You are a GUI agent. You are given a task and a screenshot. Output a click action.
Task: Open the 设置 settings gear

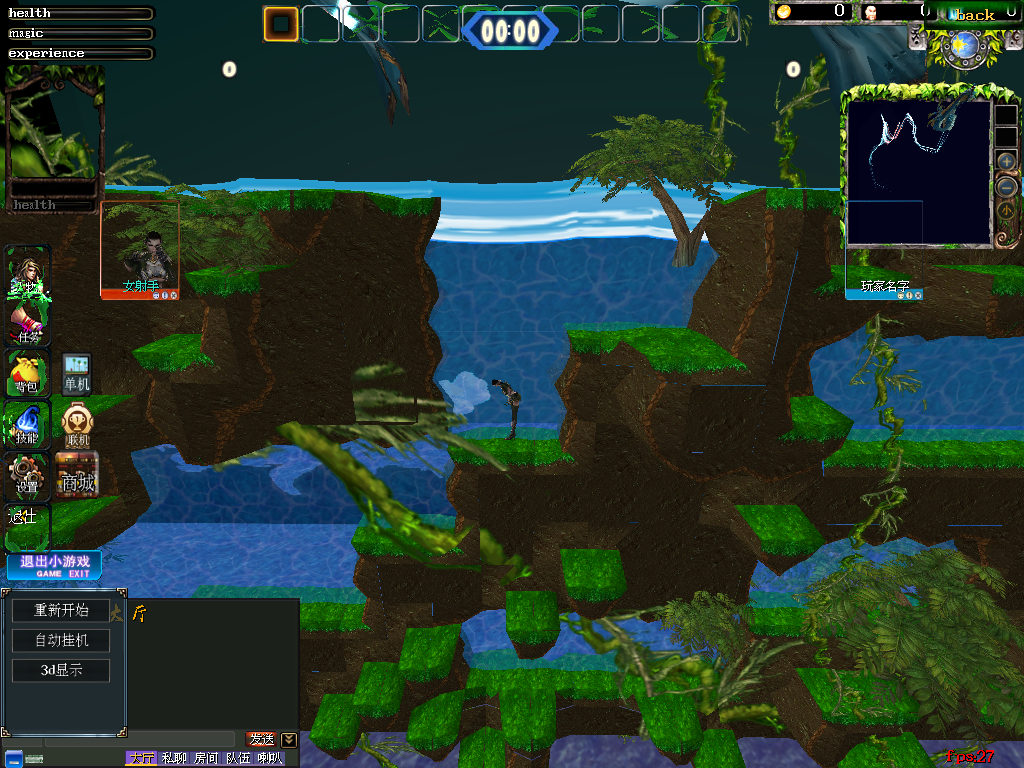(x=27, y=474)
